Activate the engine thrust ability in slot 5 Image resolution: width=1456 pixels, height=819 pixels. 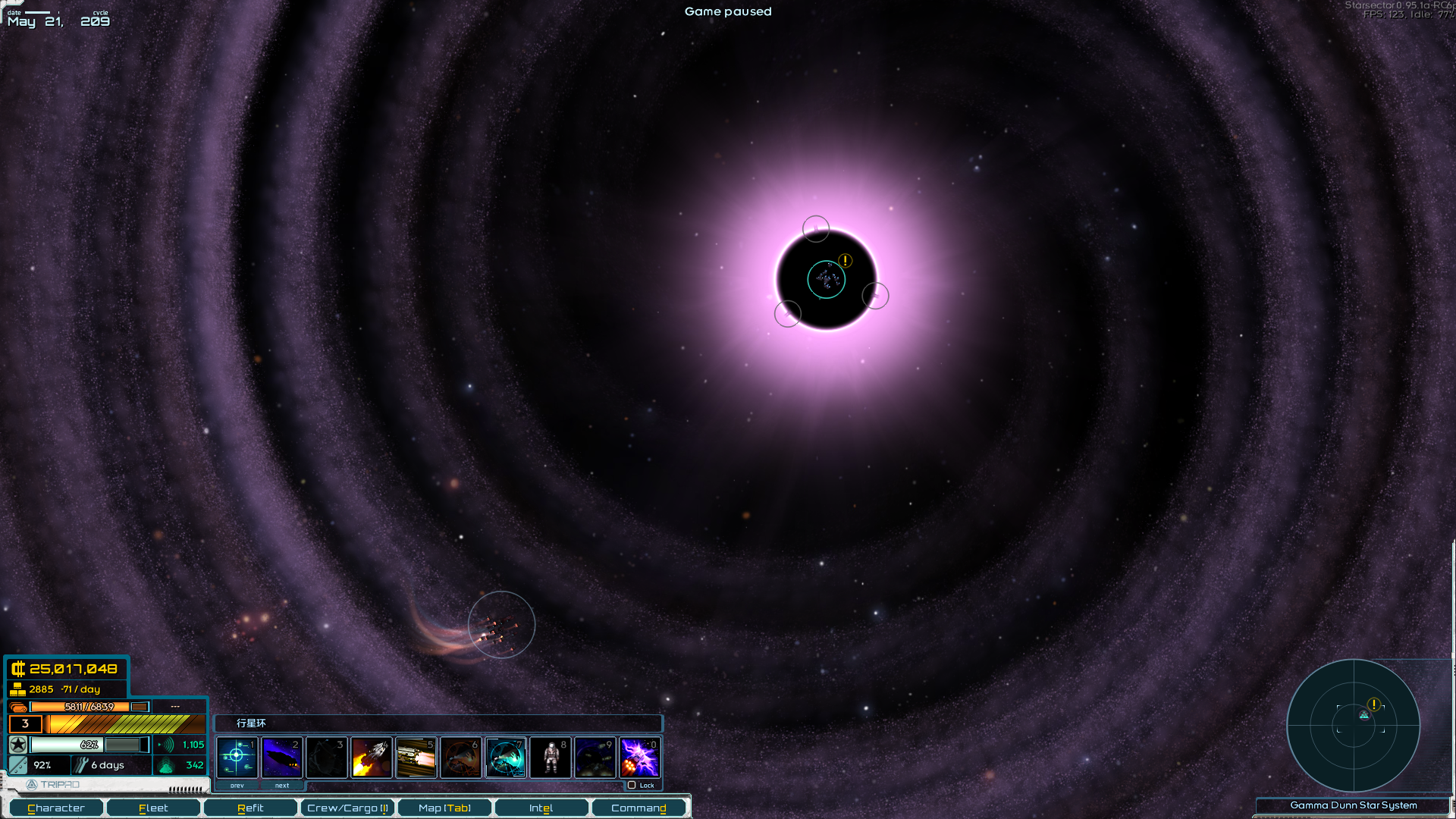coord(416,757)
